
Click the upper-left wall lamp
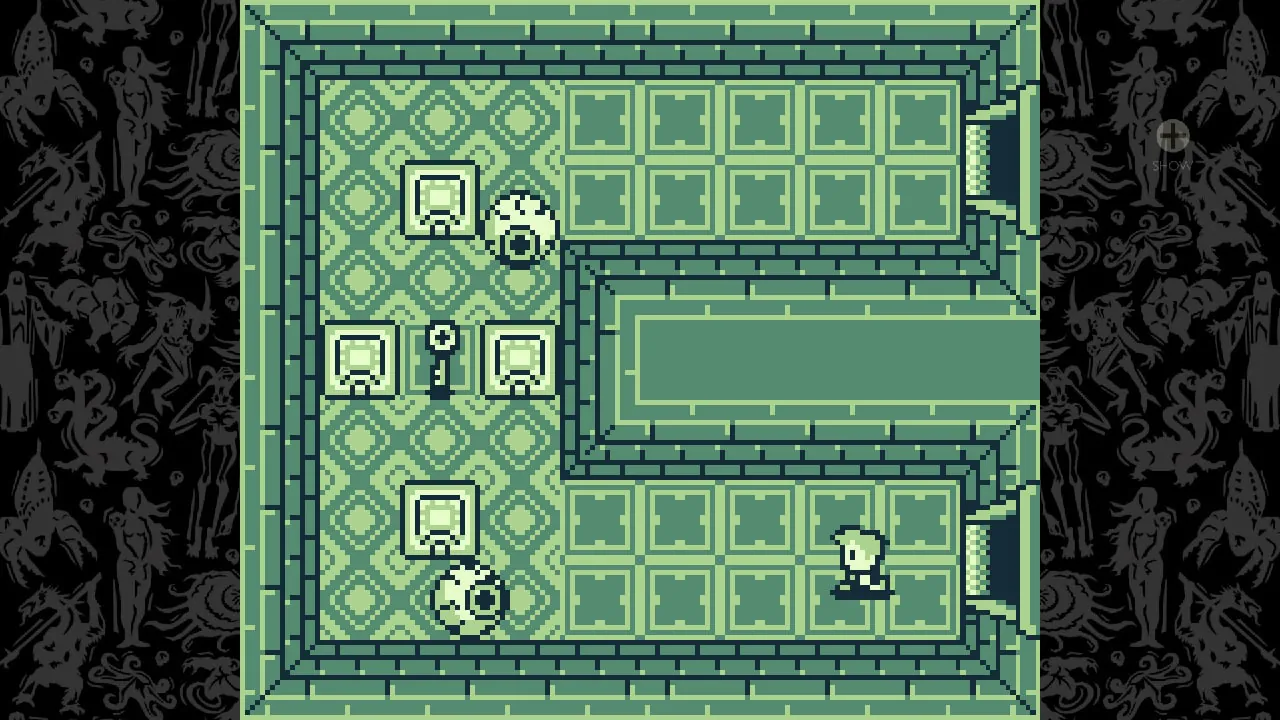[440, 200]
